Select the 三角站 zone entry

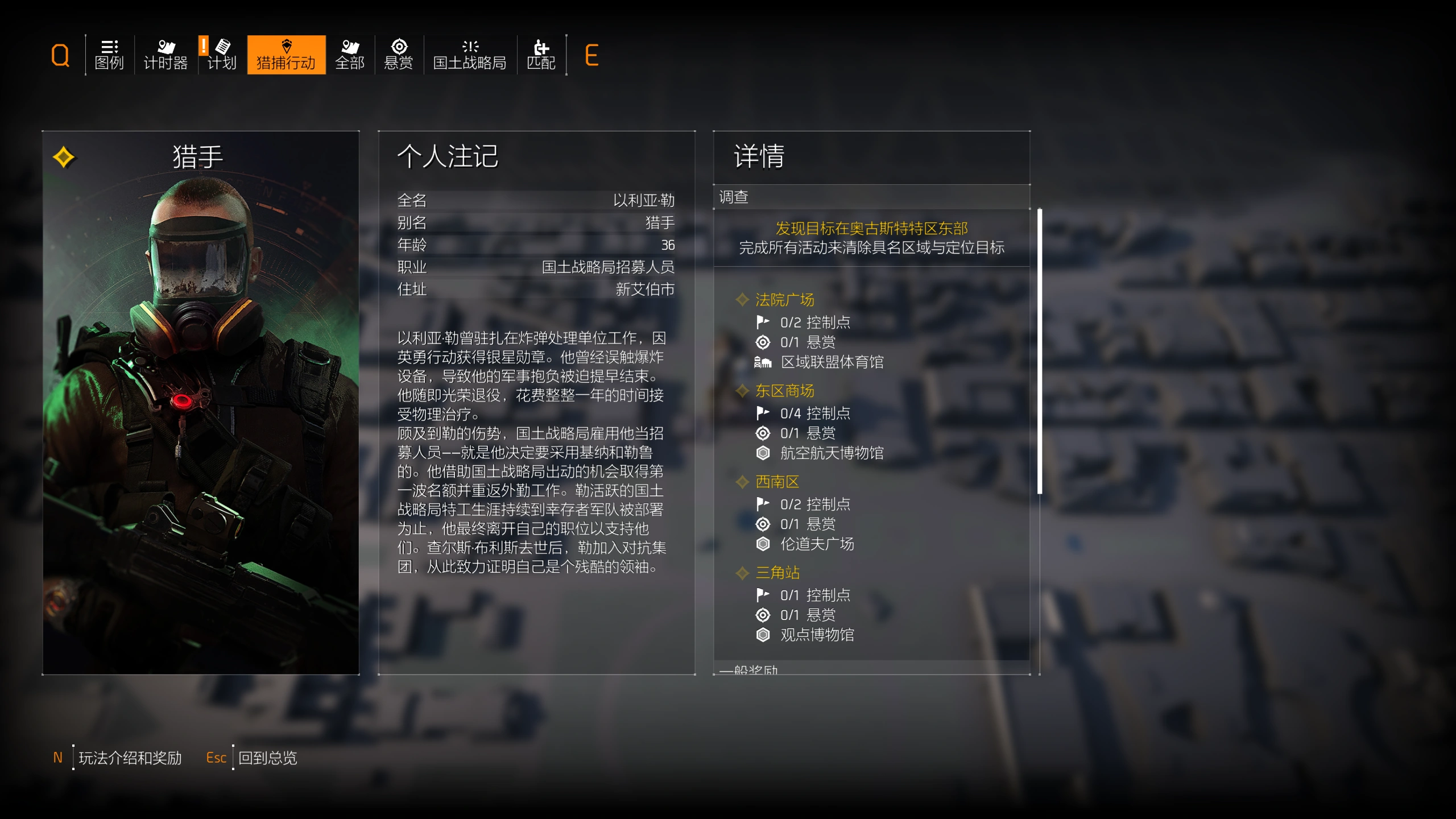(779, 573)
